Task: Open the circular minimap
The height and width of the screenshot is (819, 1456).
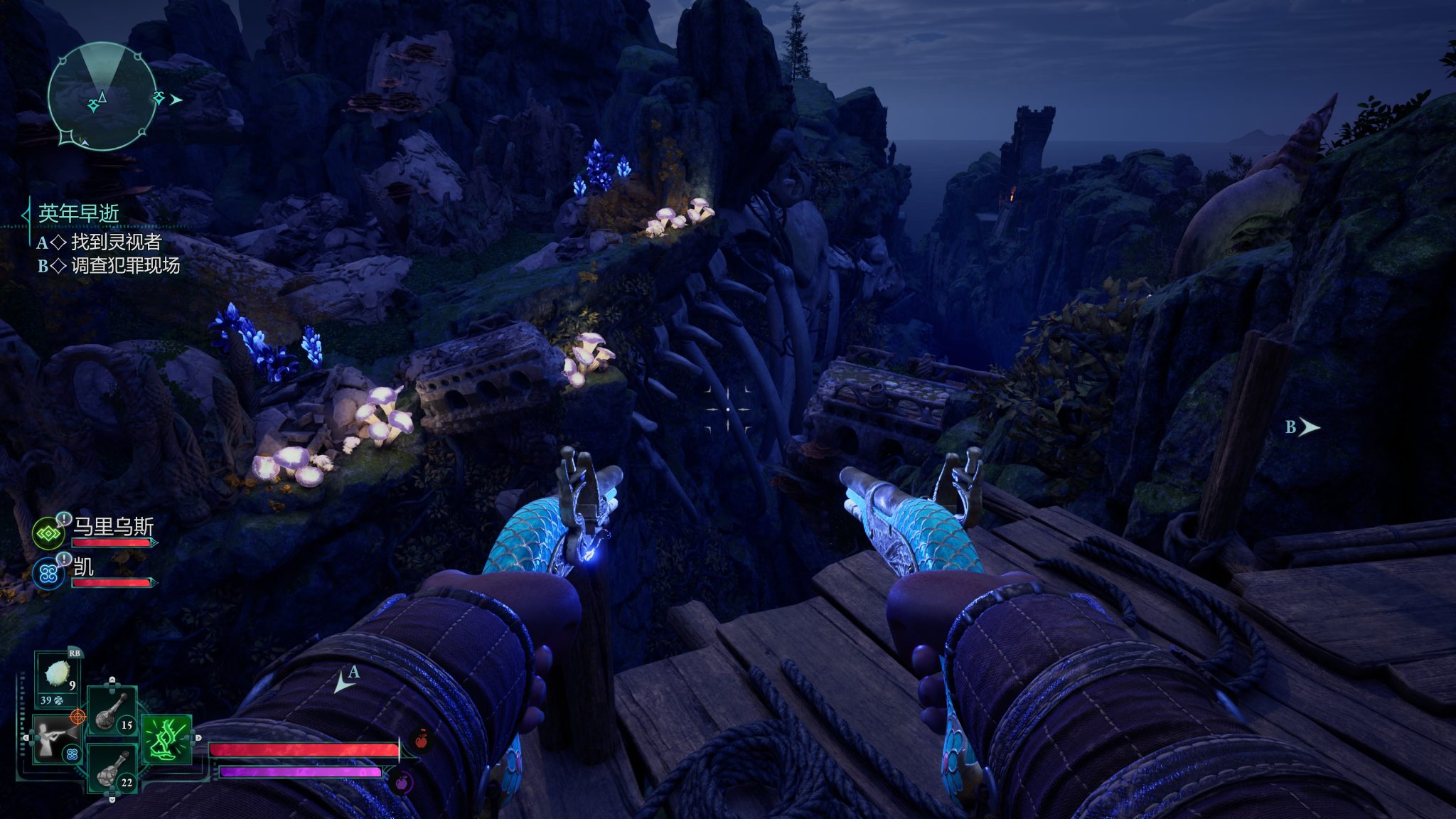Action: [102, 97]
